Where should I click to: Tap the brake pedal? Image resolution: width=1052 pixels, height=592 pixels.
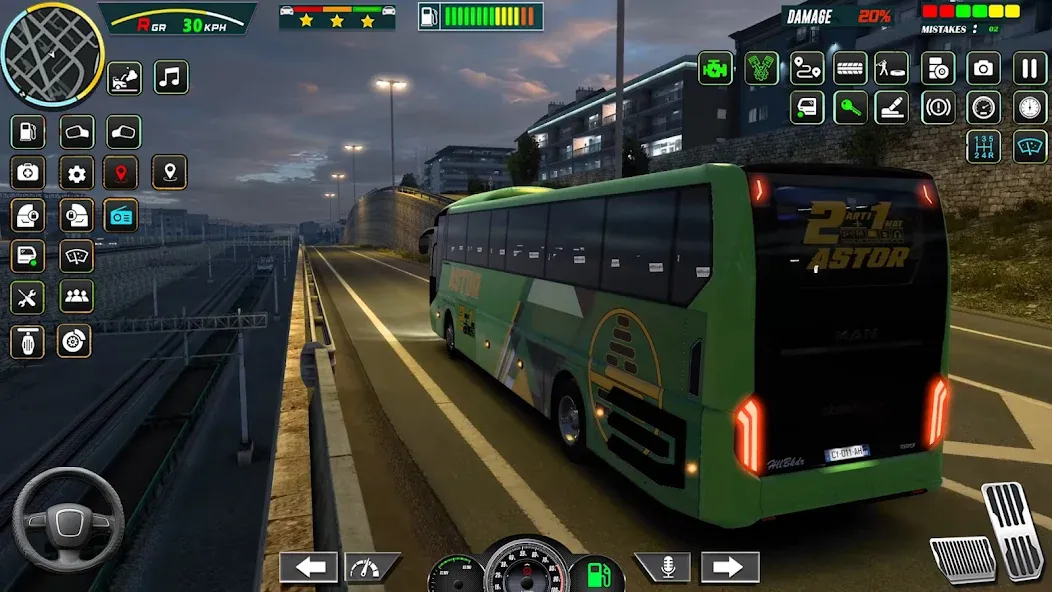pos(962,558)
